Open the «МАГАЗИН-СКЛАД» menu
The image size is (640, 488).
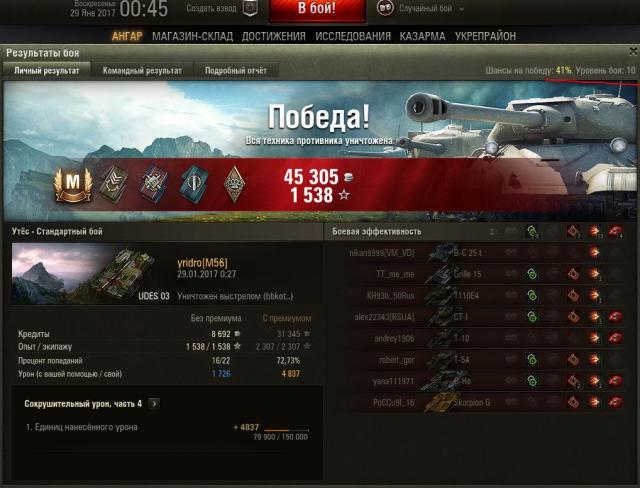[x=192, y=37]
